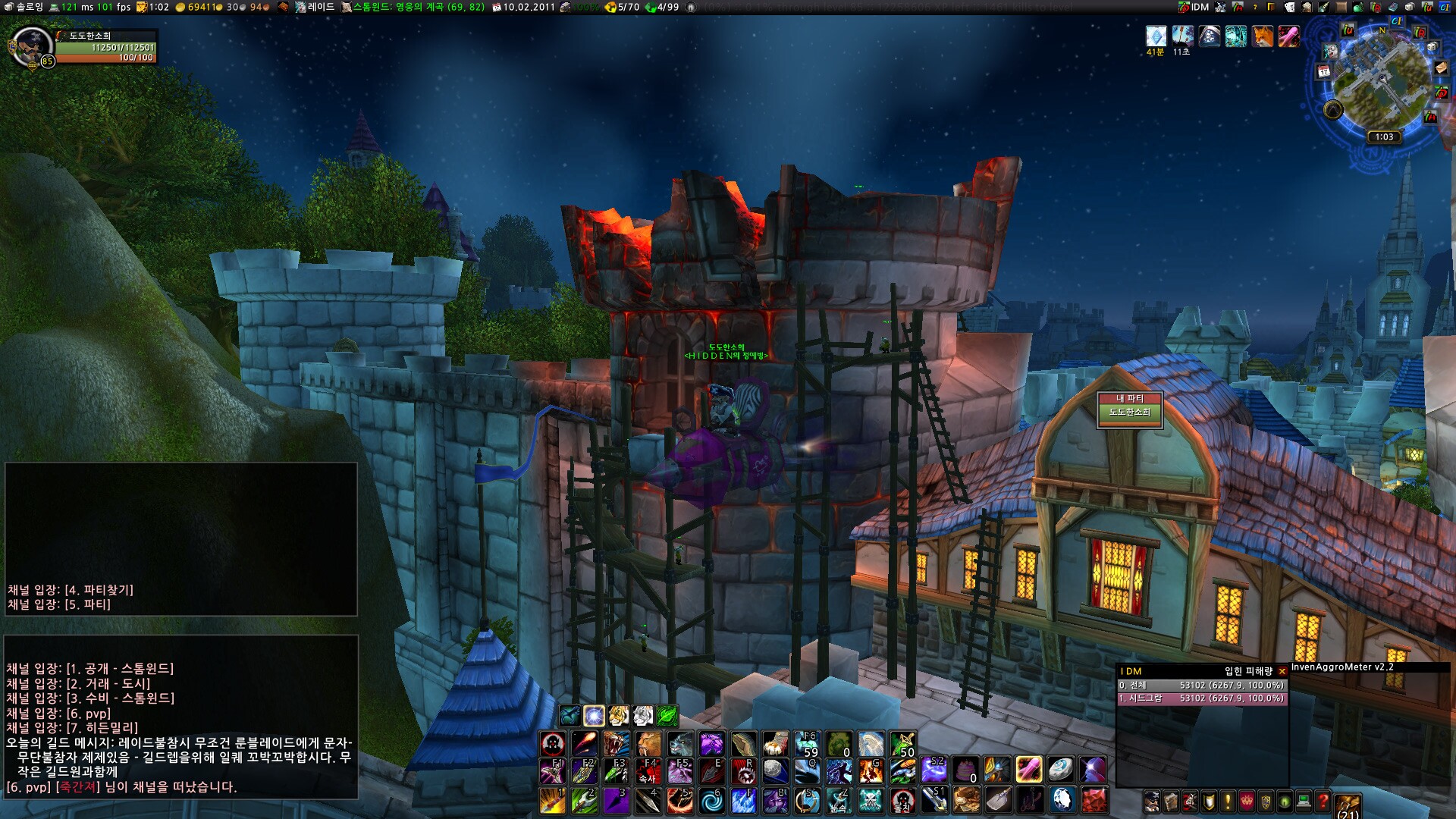The image size is (1456, 819).
Task: Open the character info micro button
Action: click(1152, 801)
